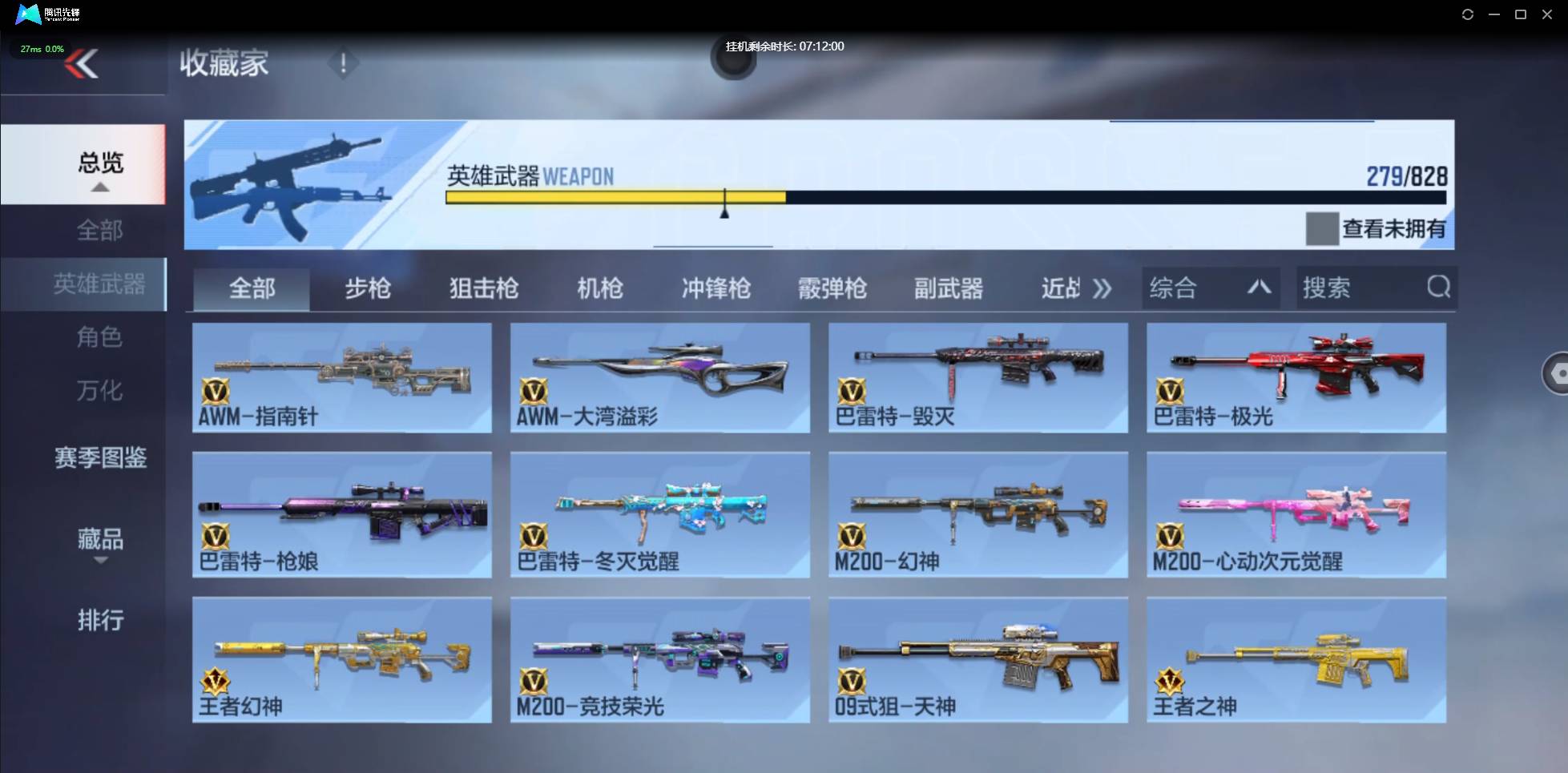Click the magnifier icon in the search box
The height and width of the screenshot is (773, 1568).
pyautogui.click(x=1440, y=287)
